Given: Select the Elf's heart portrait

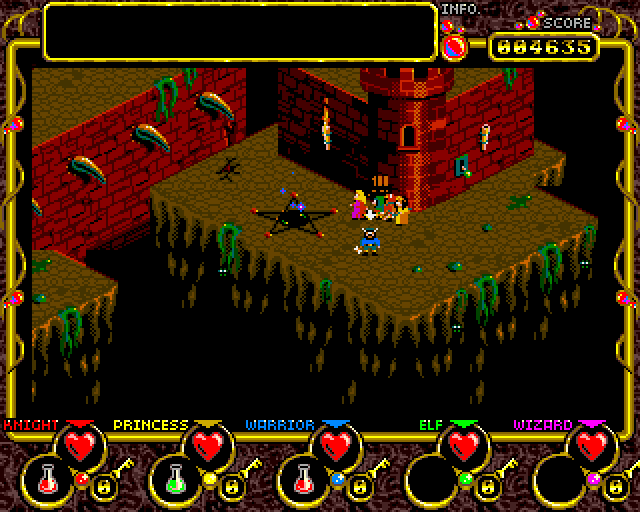Looking at the screenshot, I should (x=464, y=445).
